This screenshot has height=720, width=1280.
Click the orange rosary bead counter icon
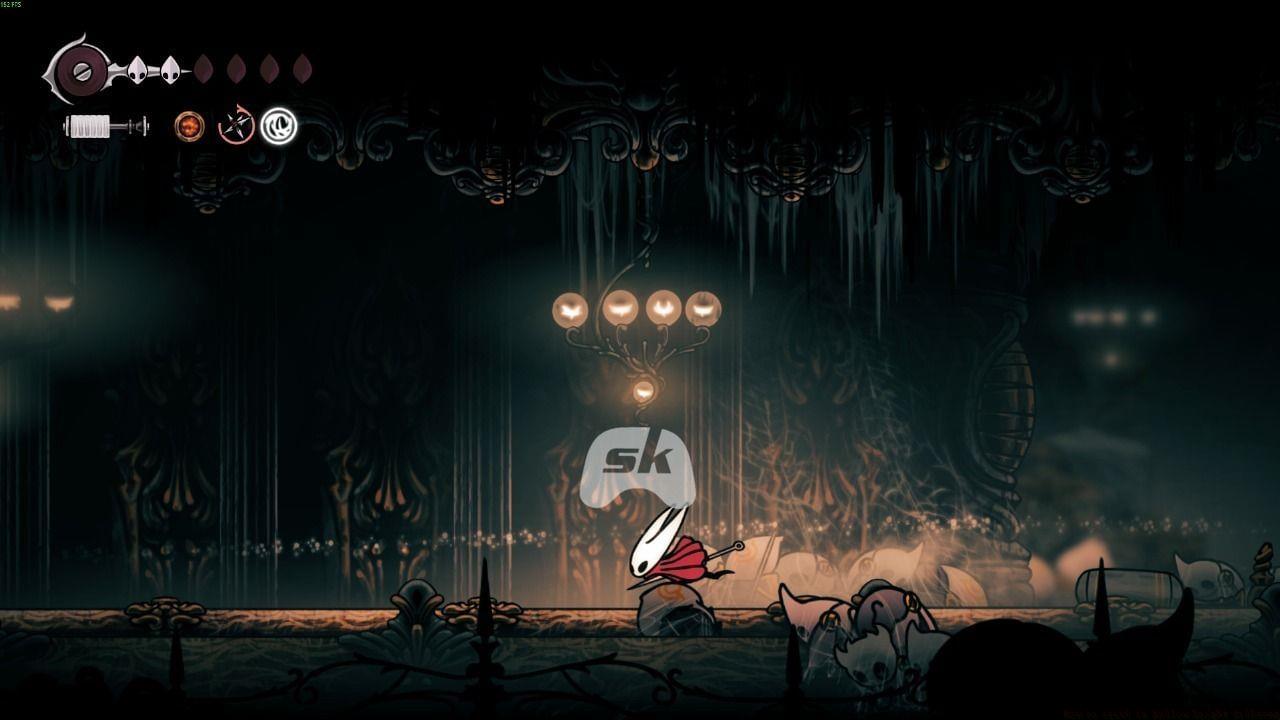pyautogui.click(x=189, y=126)
